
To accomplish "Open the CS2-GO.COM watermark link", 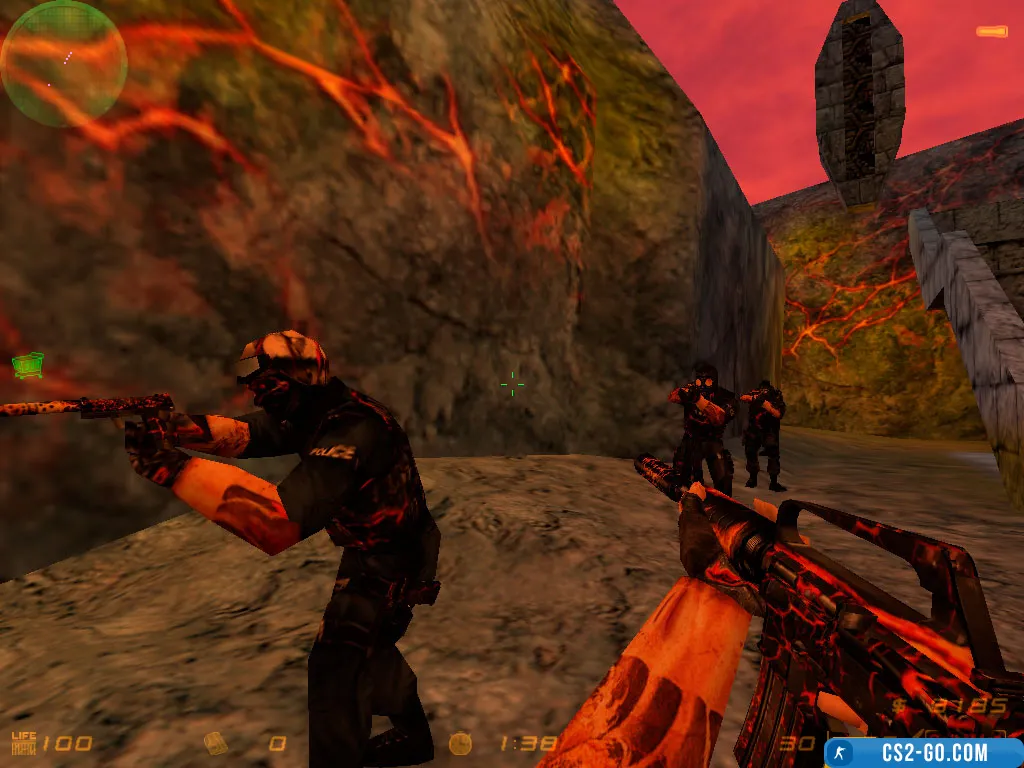I will [923, 753].
